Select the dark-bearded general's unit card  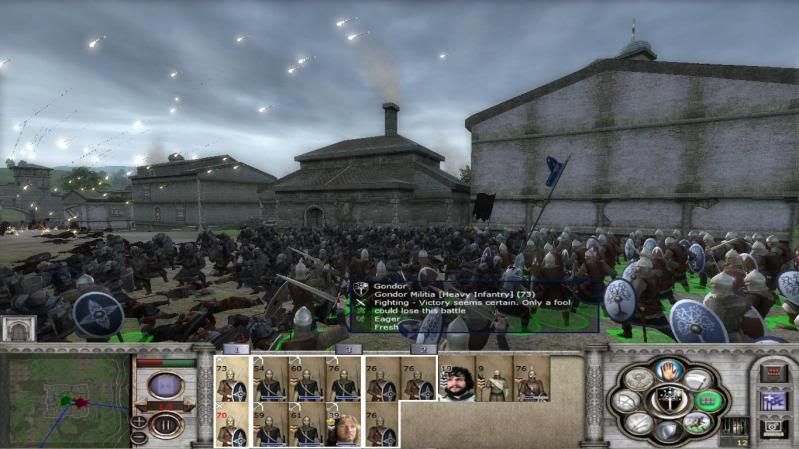point(456,380)
